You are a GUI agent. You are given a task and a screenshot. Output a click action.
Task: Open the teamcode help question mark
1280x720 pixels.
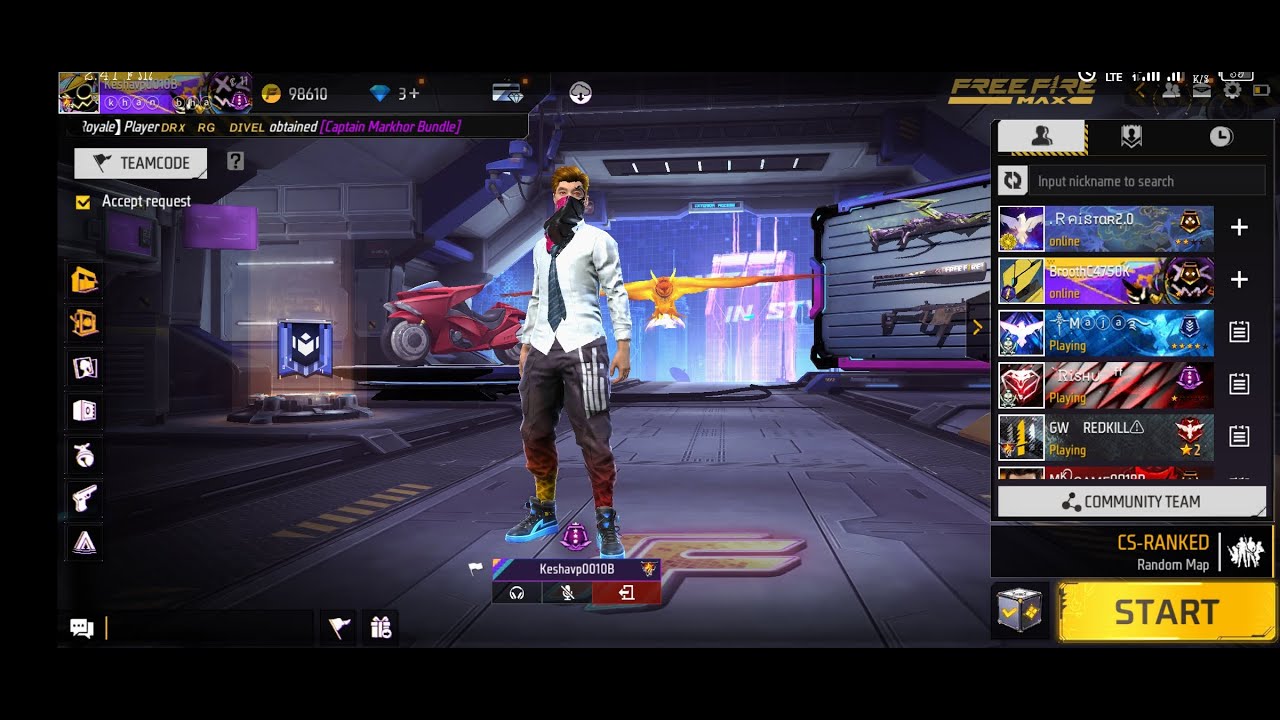[x=235, y=161]
